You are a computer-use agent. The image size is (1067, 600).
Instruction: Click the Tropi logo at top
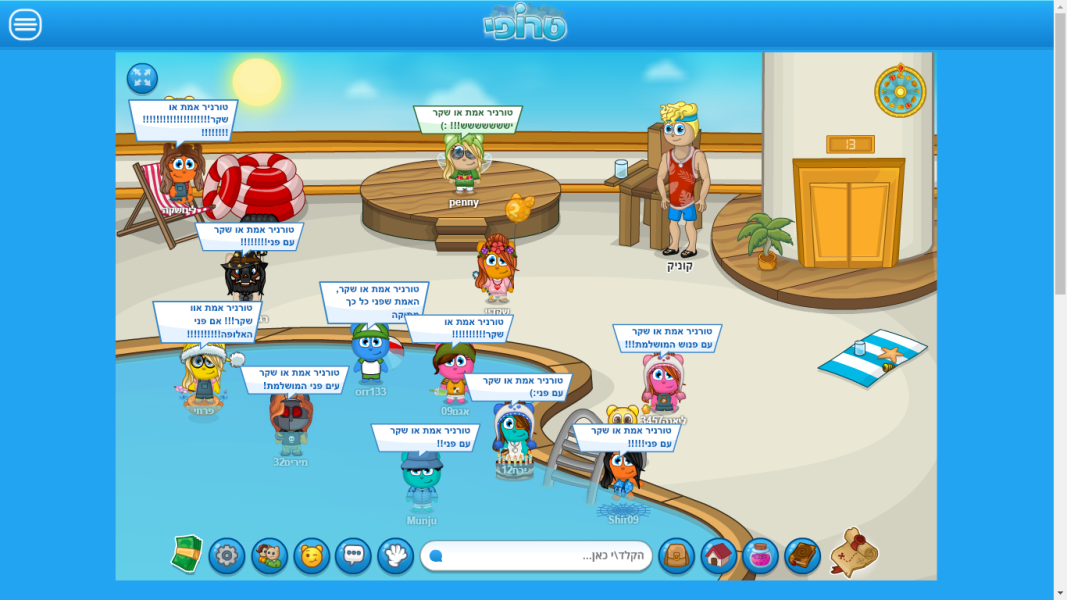525,23
